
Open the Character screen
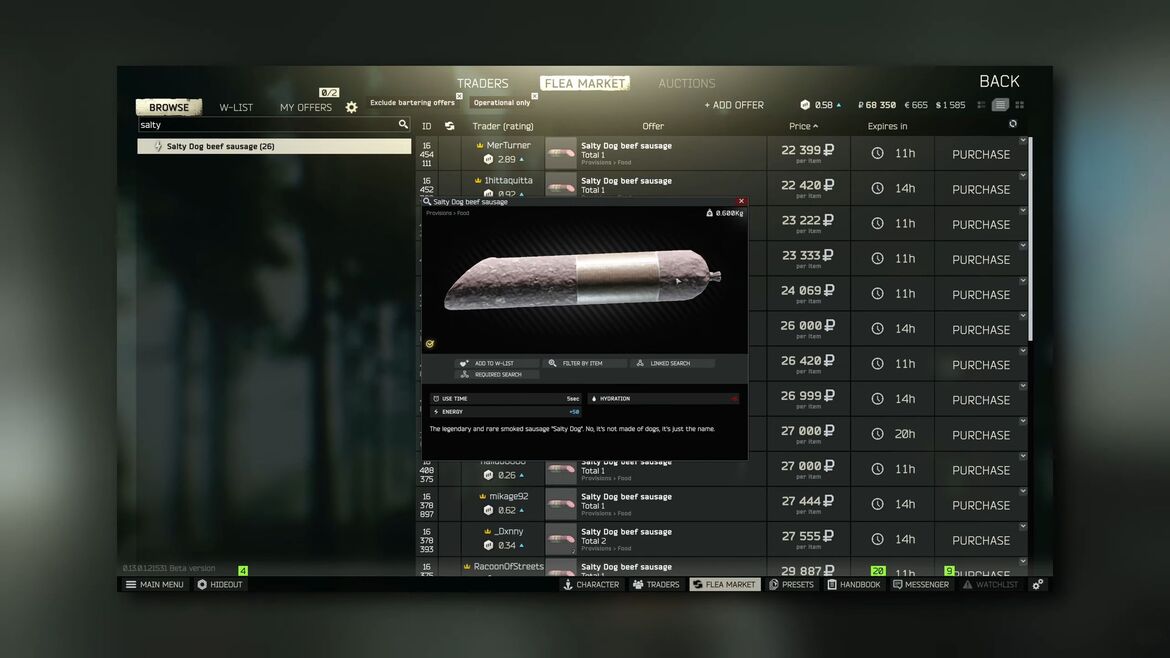pyautogui.click(x=591, y=584)
